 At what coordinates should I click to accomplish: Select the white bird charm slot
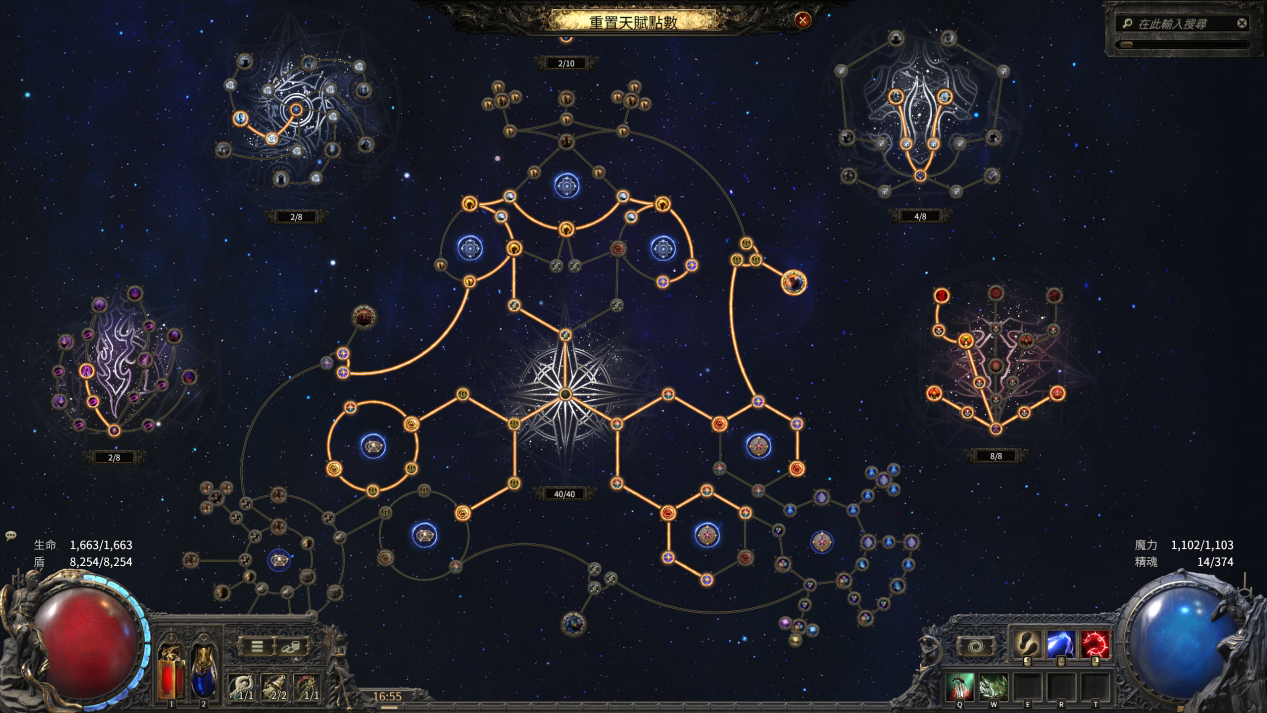(243, 687)
